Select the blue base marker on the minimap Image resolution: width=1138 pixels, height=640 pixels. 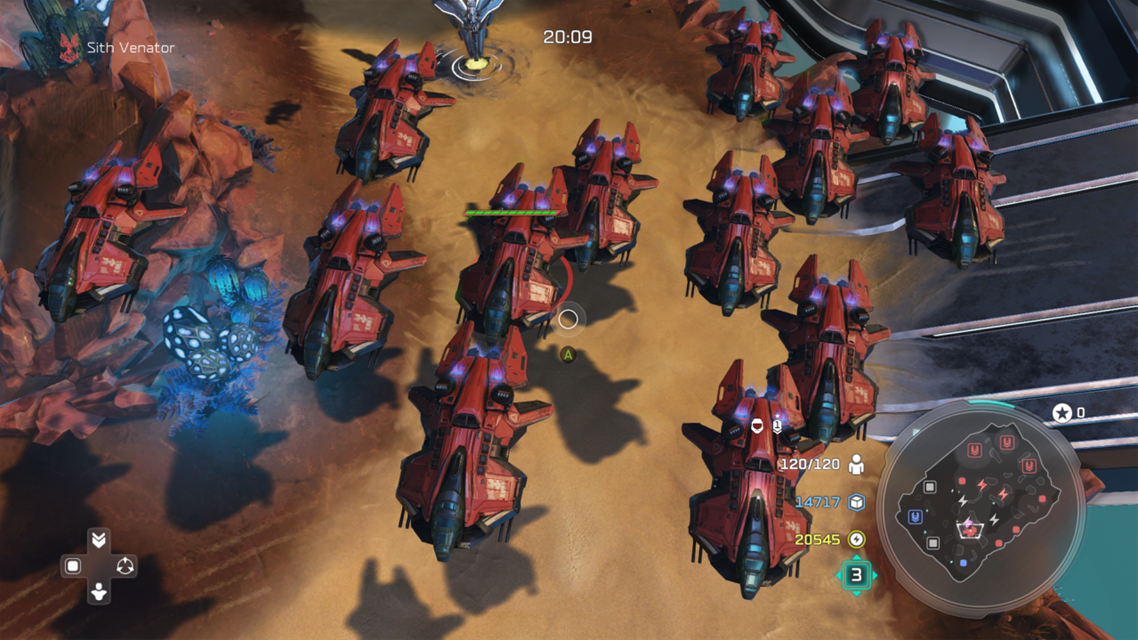point(915,517)
